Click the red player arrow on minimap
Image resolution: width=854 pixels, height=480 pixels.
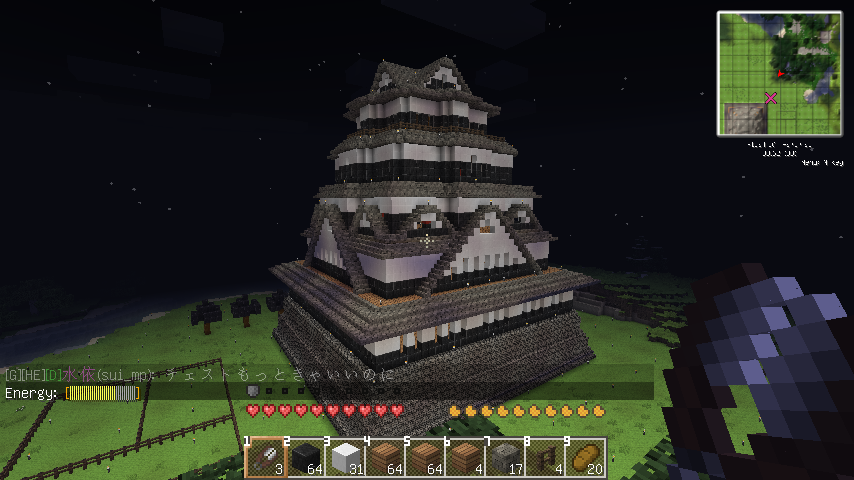click(779, 74)
